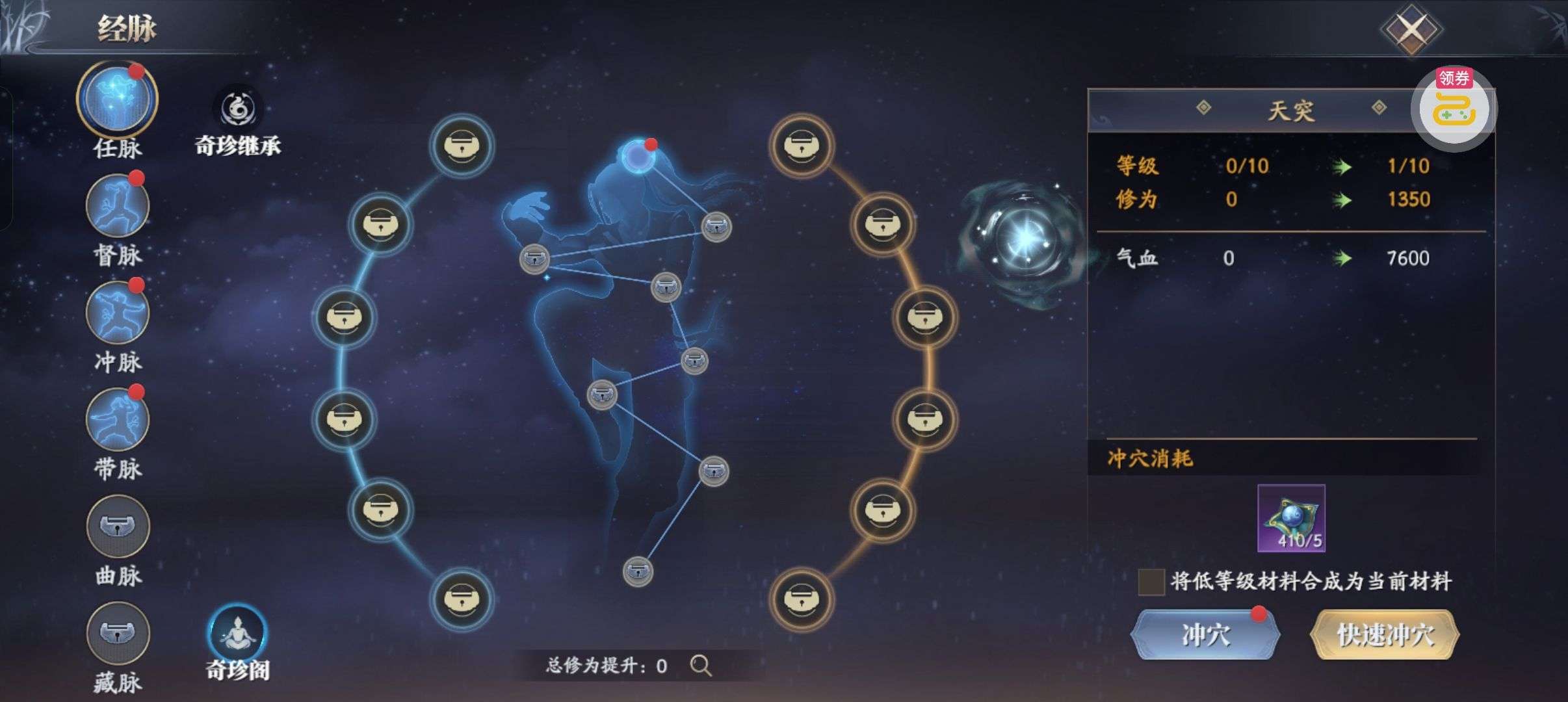Inspect the 冲穴消耗 material item slot

click(1291, 518)
